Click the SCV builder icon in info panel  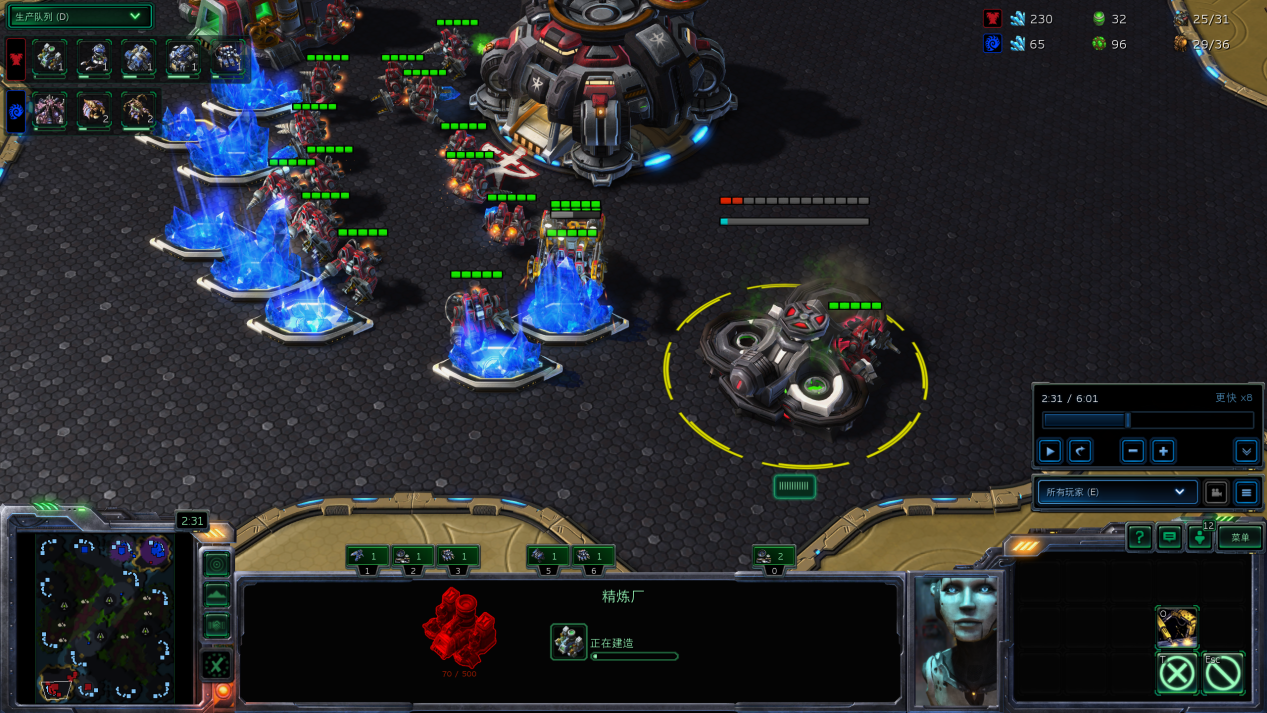click(569, 642)
